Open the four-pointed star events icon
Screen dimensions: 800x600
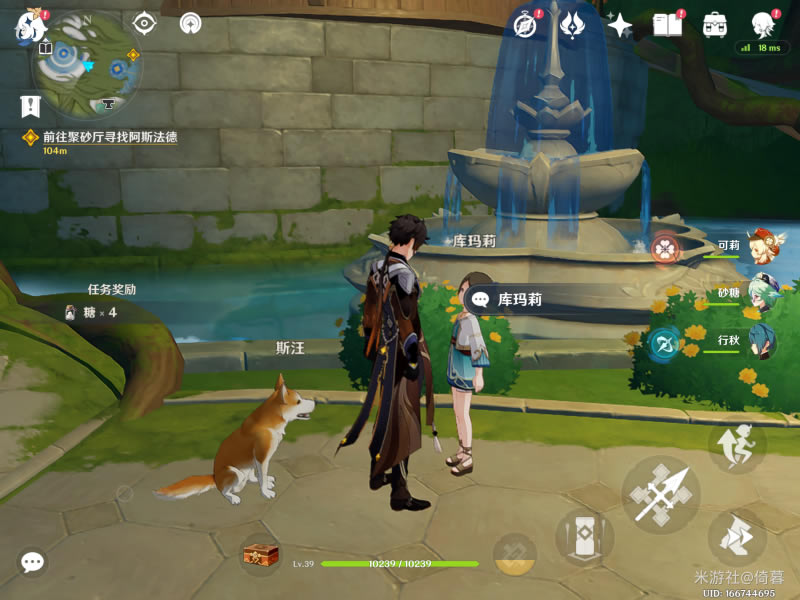click(620, 25)
